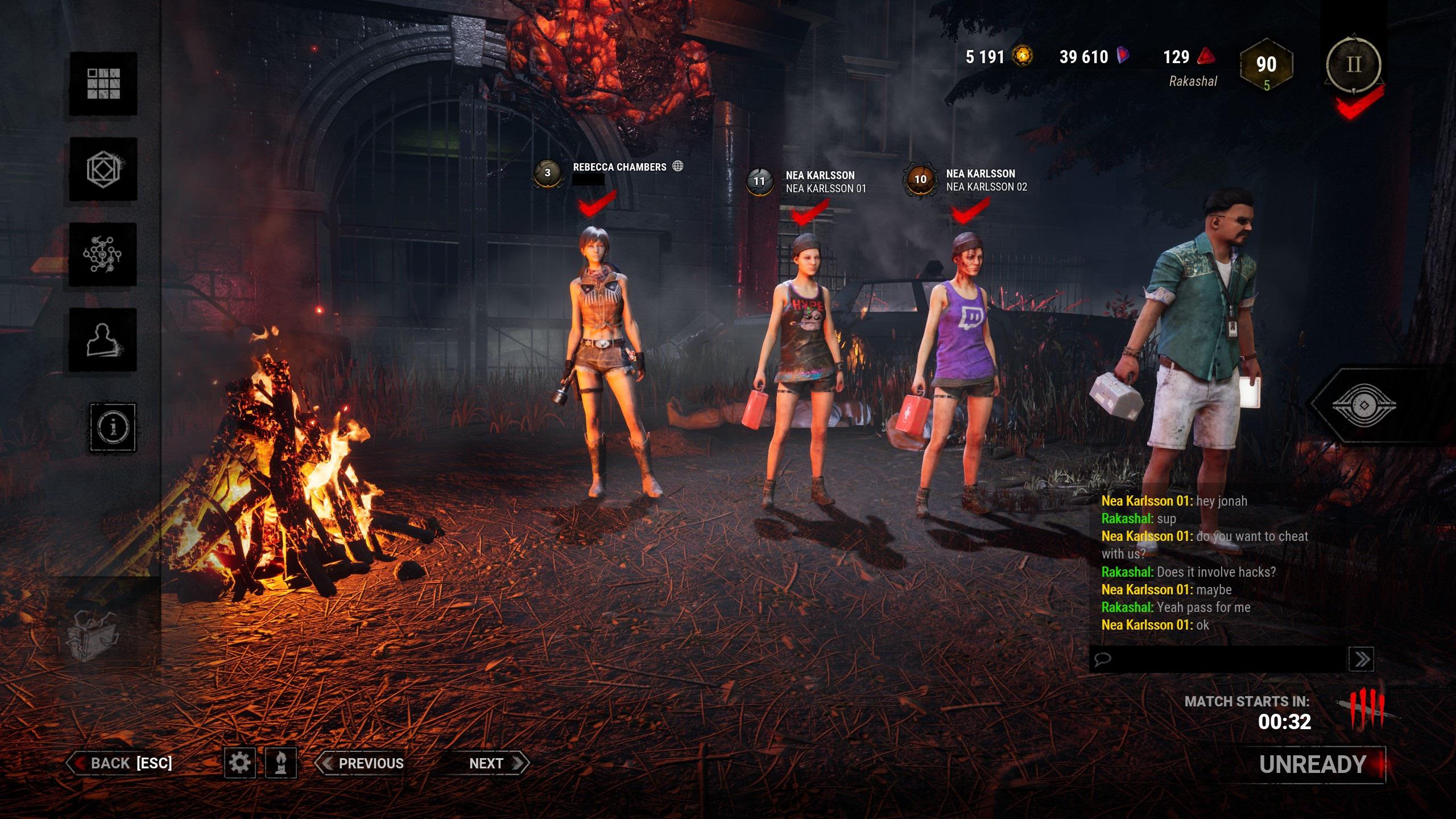The image size is (1456, 819).
Task: Show the character info icon
Action: click(x=113, y=427)
